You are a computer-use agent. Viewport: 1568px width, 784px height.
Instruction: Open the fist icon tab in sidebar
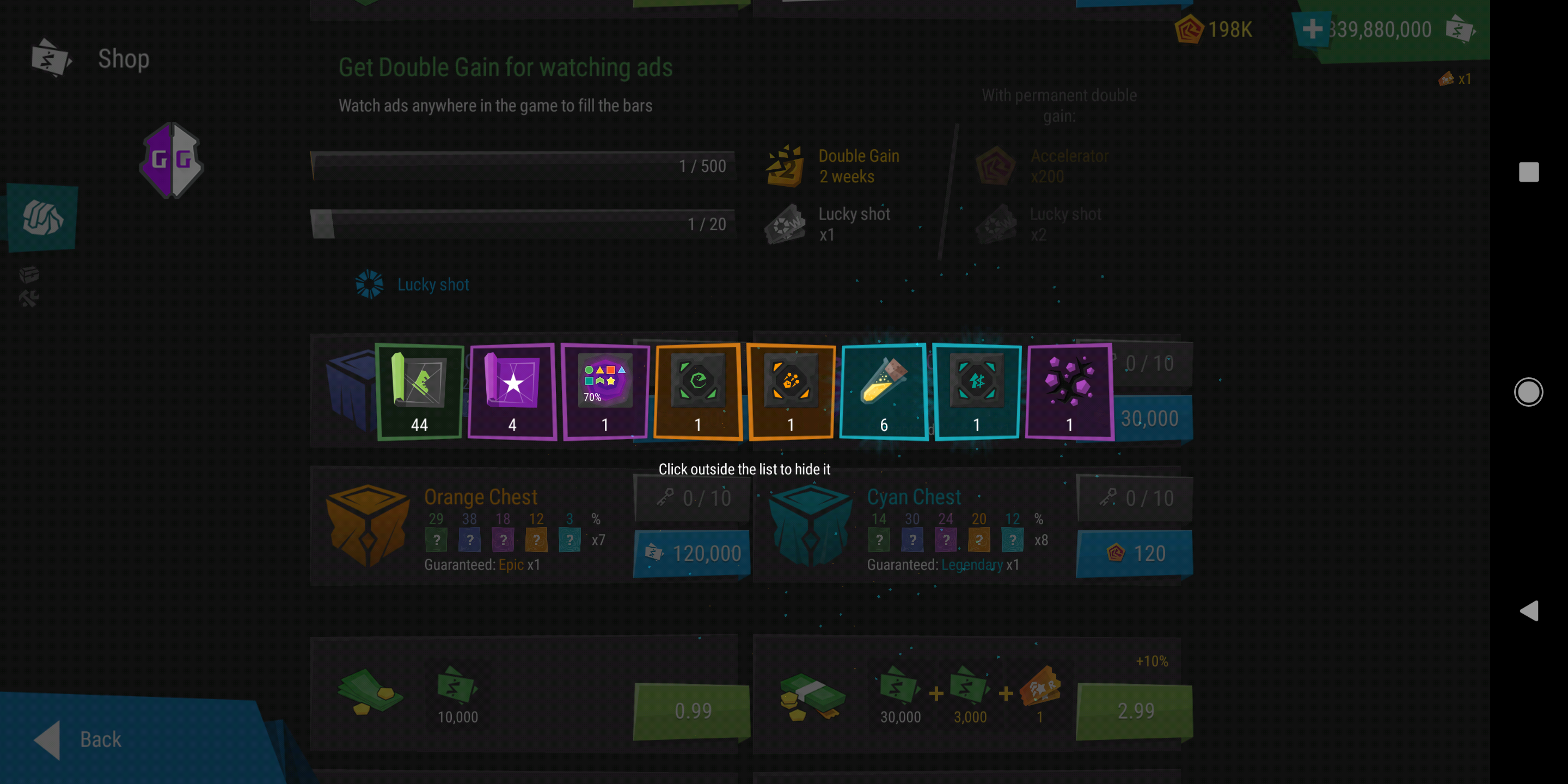click(42, 217)
